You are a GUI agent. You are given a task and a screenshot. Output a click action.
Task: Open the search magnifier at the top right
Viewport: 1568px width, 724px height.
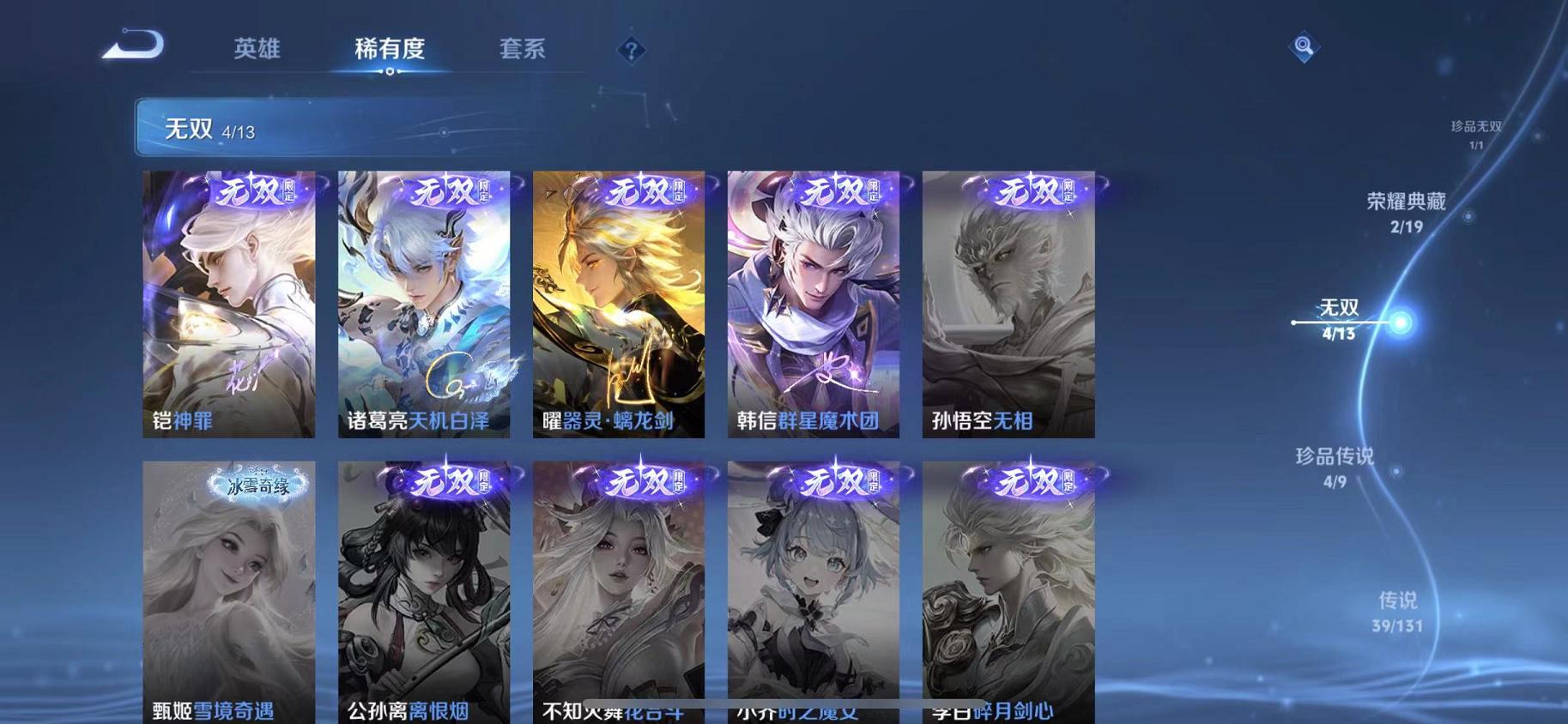click(1302, 45)
